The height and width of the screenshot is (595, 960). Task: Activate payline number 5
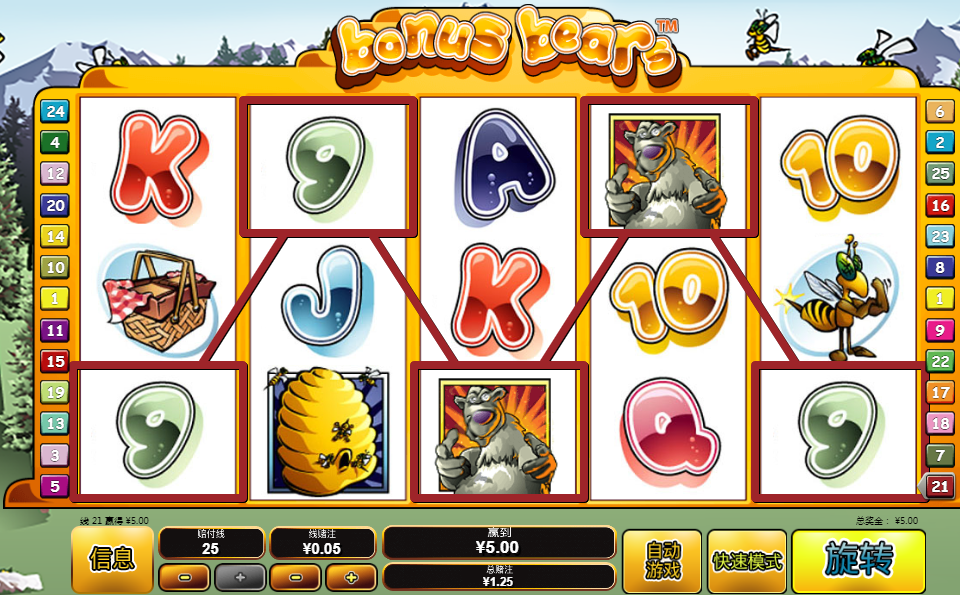click(54, 487)
